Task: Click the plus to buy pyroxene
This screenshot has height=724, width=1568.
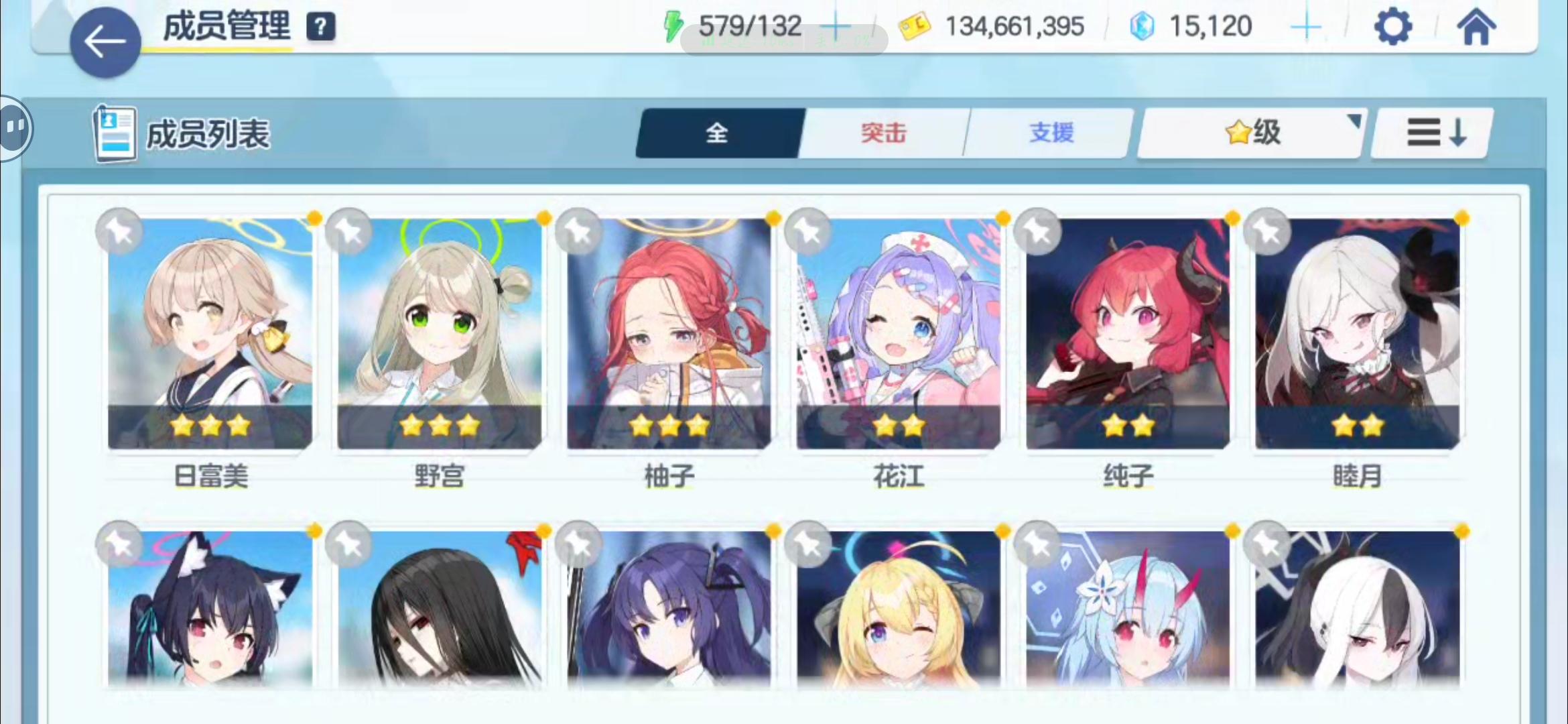Action: [x=1305, y=25]
